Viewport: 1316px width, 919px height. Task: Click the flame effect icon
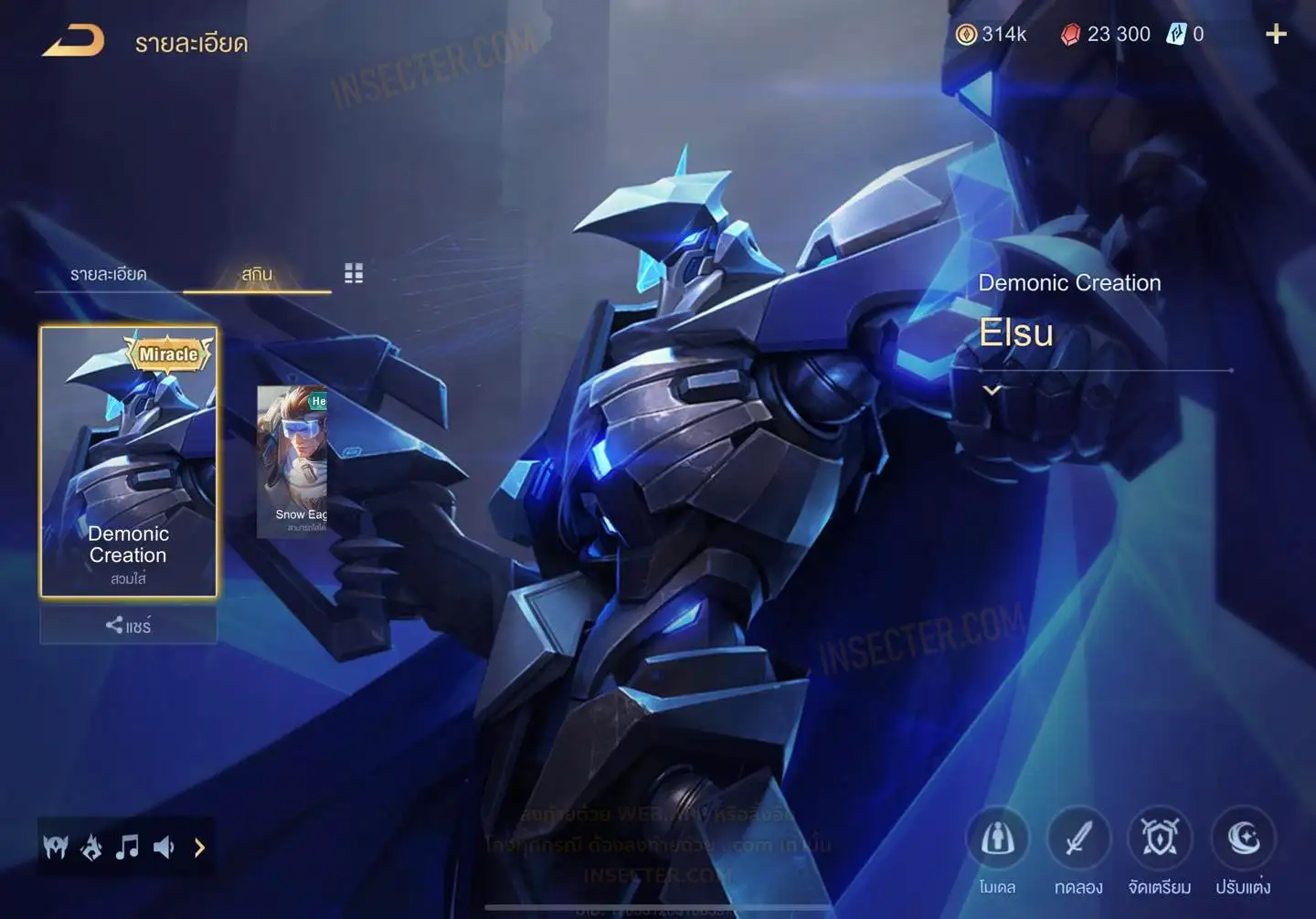pyautogui.click(x=91, y=848)
